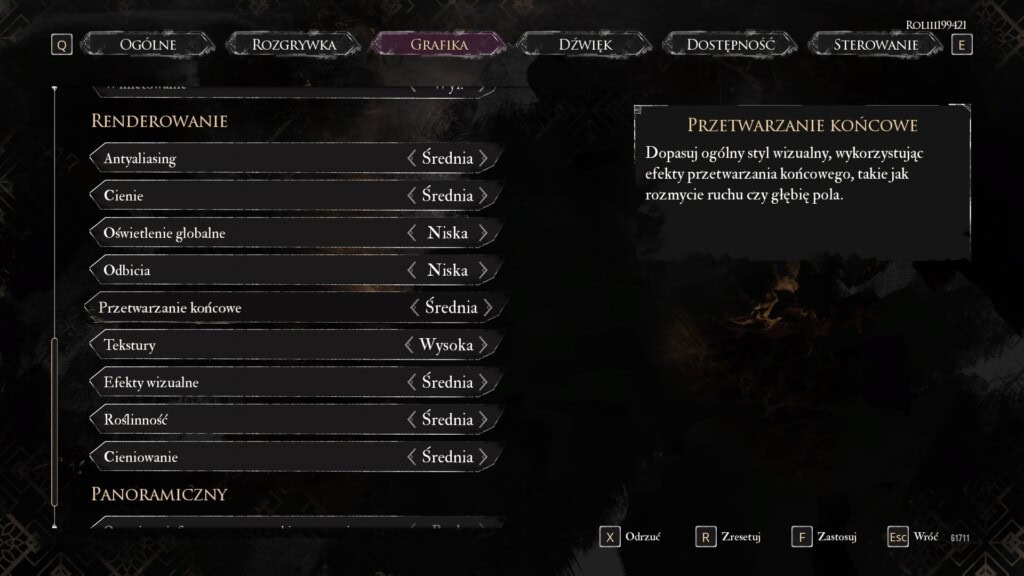Viewport: 1024px width, 576px height.
Task: Raise Cieniowanie setting with right arrow
Action: click(x=484, y=457)
